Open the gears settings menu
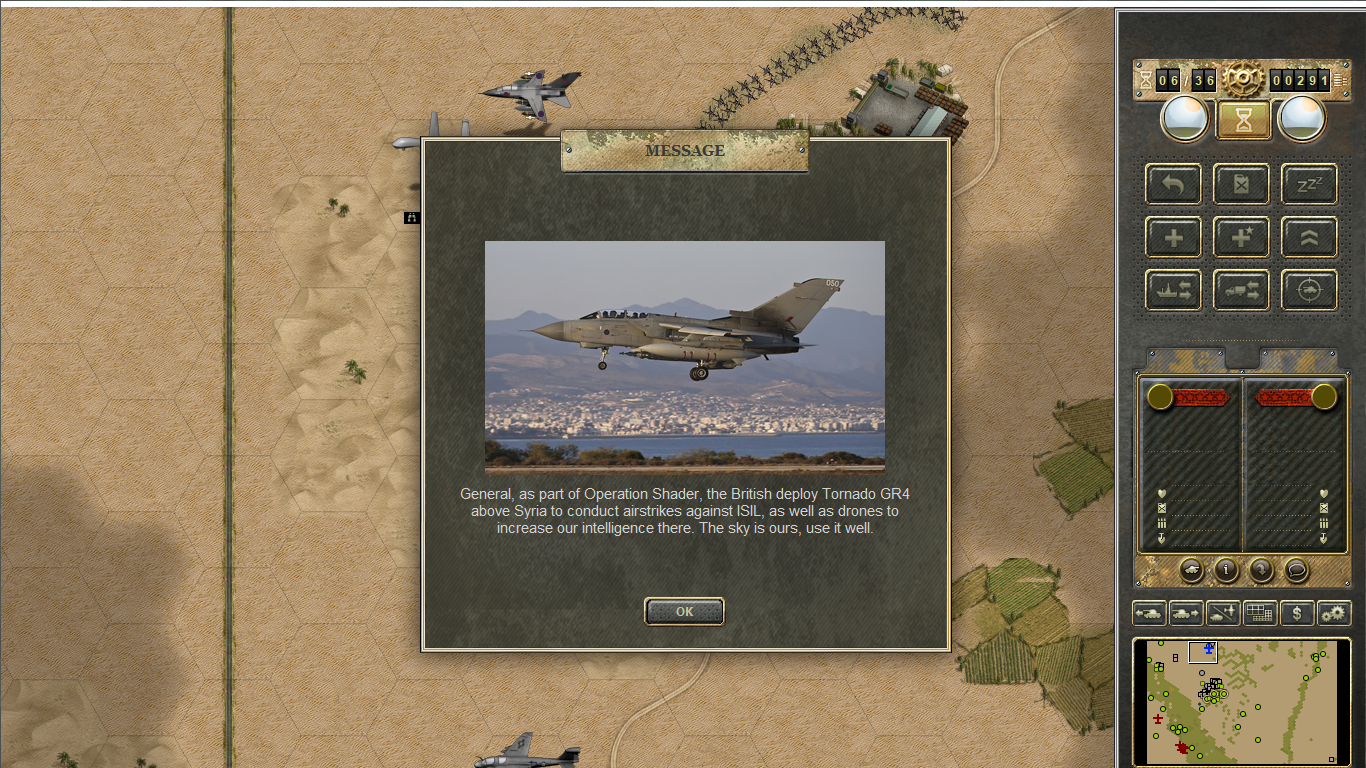1366x768 pixels. [x=1334, y=613]
